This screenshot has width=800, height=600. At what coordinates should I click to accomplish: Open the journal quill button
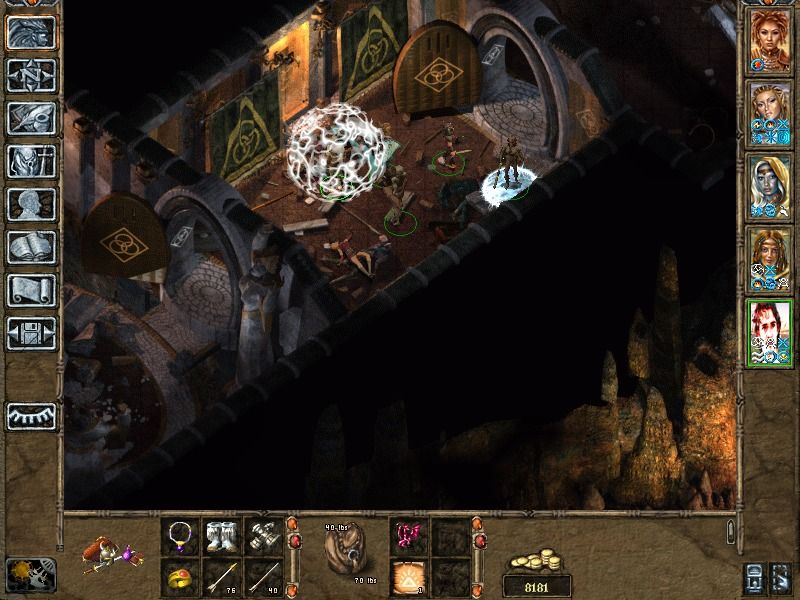click(31, 117)
